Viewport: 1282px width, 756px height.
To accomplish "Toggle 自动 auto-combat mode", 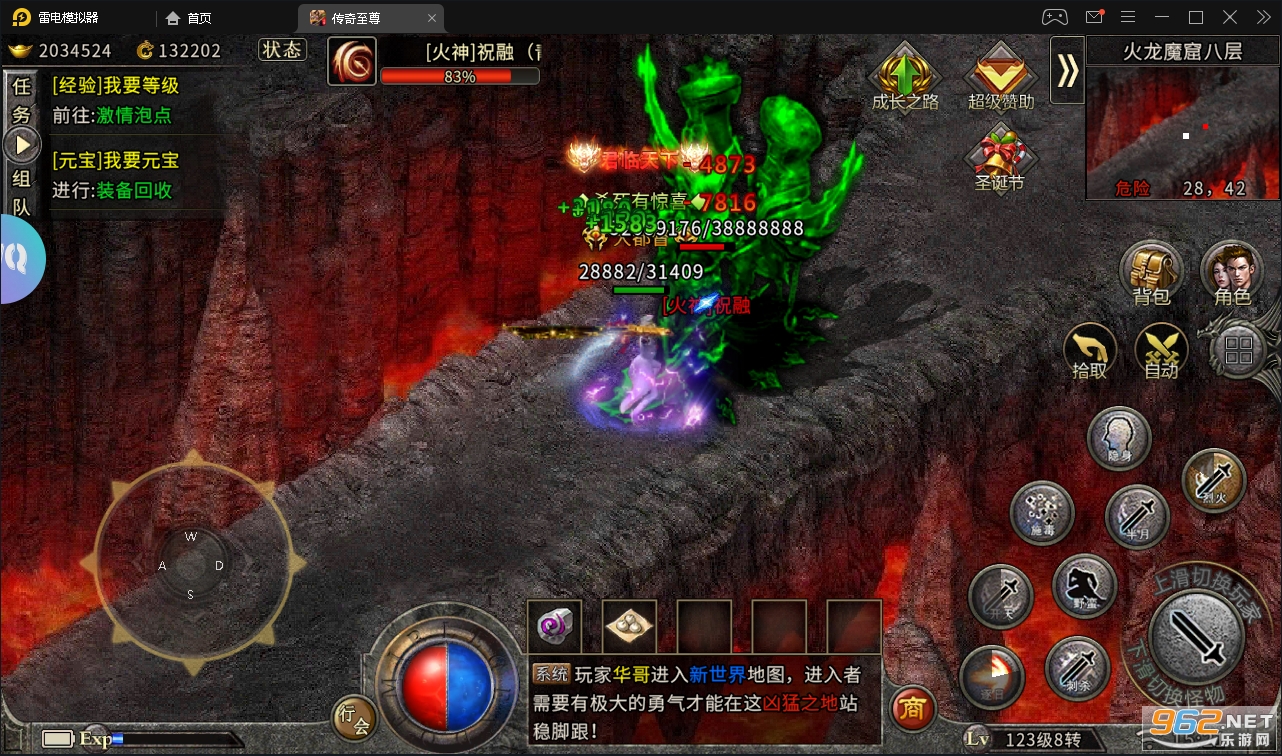I will [x=1162, y=352].
